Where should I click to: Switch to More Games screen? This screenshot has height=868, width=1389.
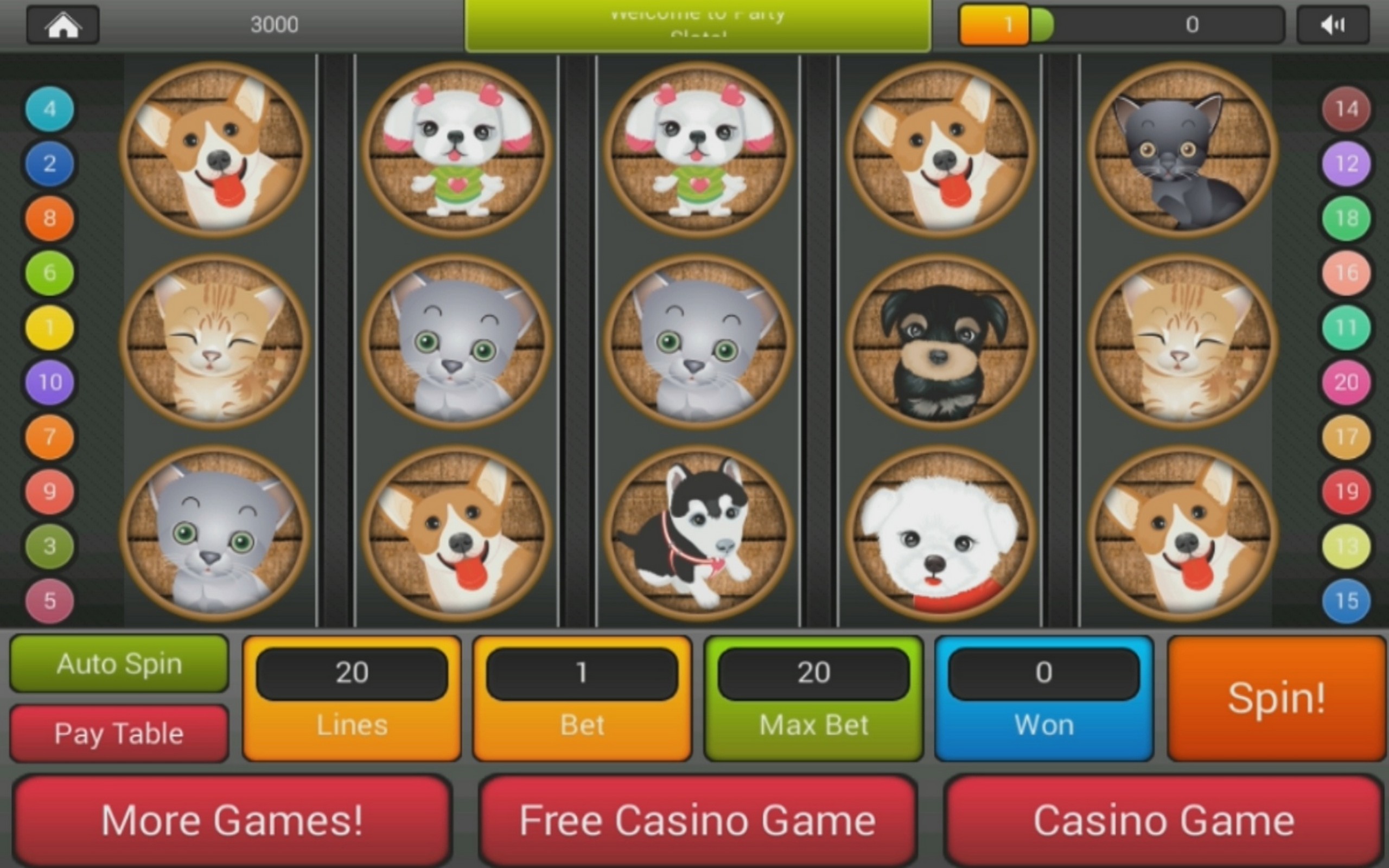click(232, 820)
